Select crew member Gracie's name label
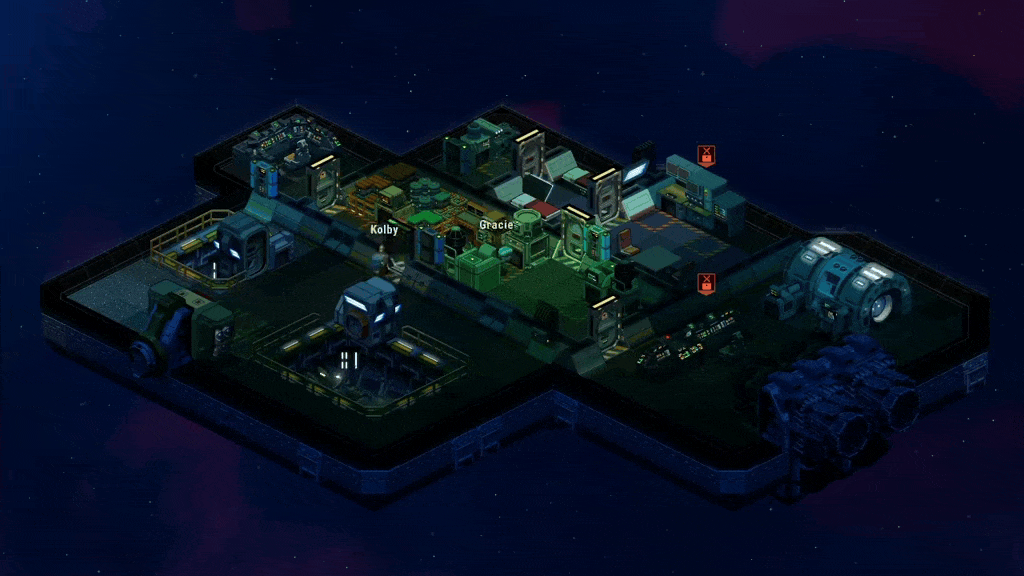The image size is (1024, 576). click(496, 225)
